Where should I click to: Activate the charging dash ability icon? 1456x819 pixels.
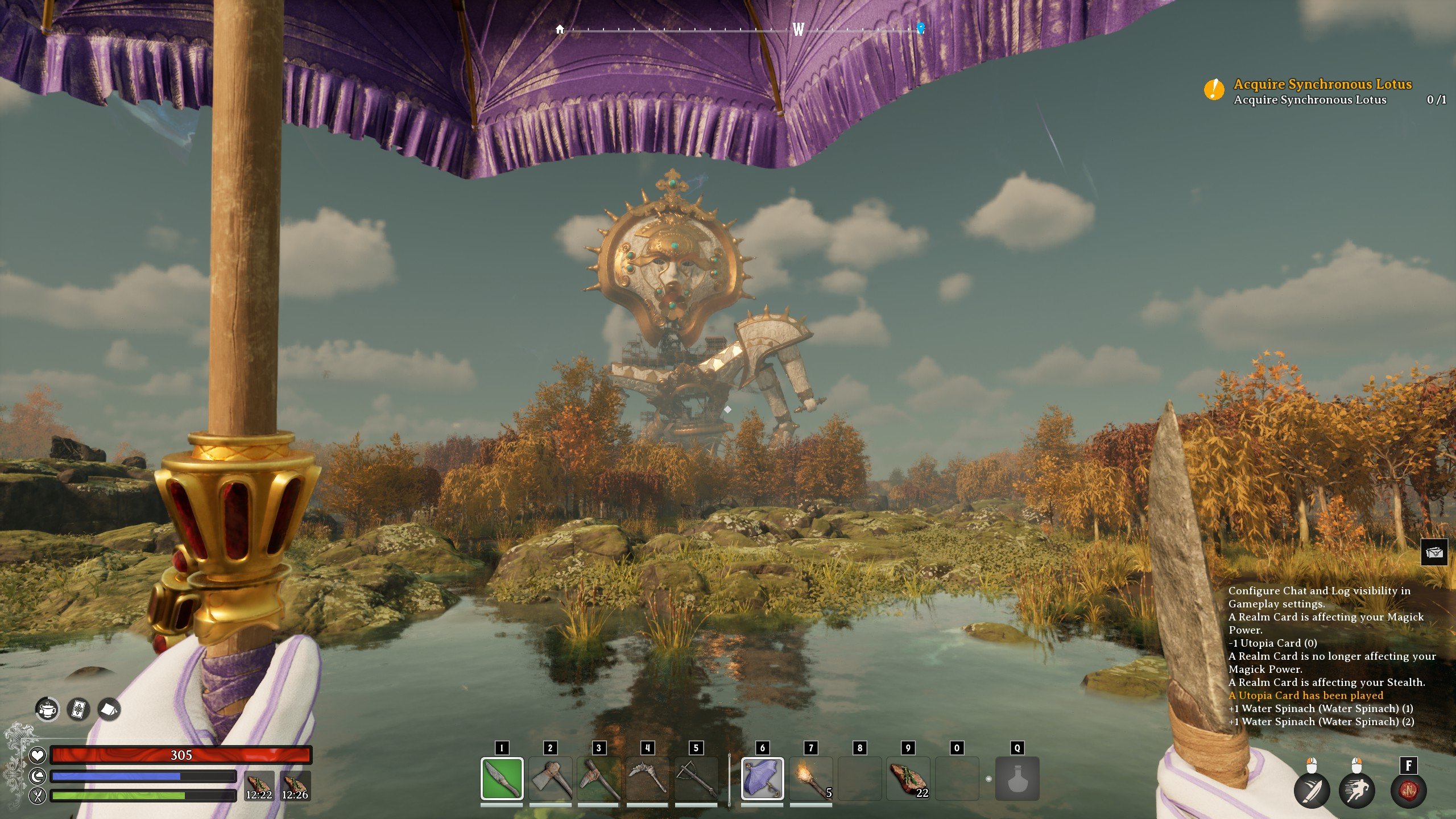tap(1356, 790)
